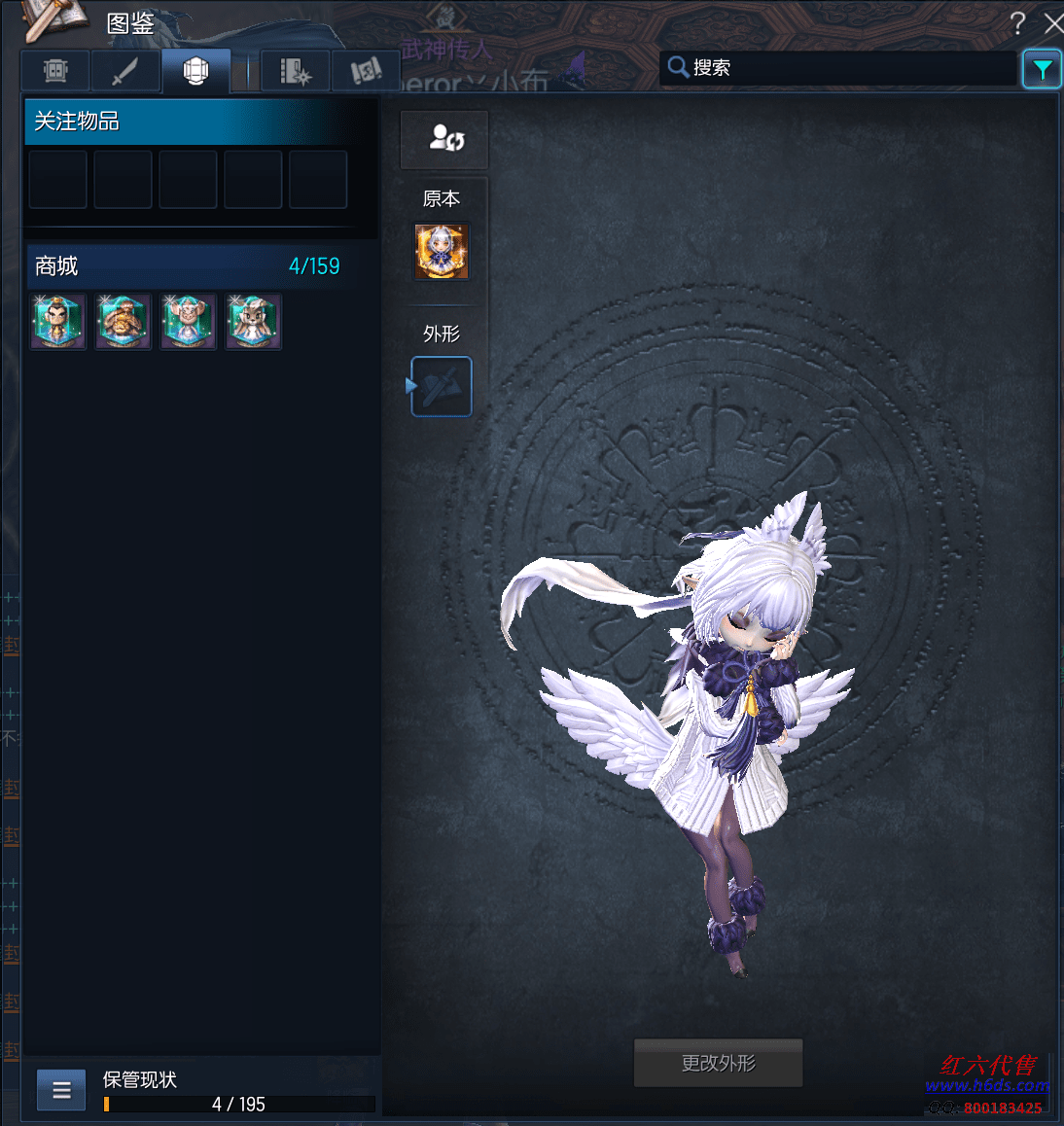Visit the www.h6ds.com watermark link
This screenshot has width=1064, height=1126.
point(986,1085)
